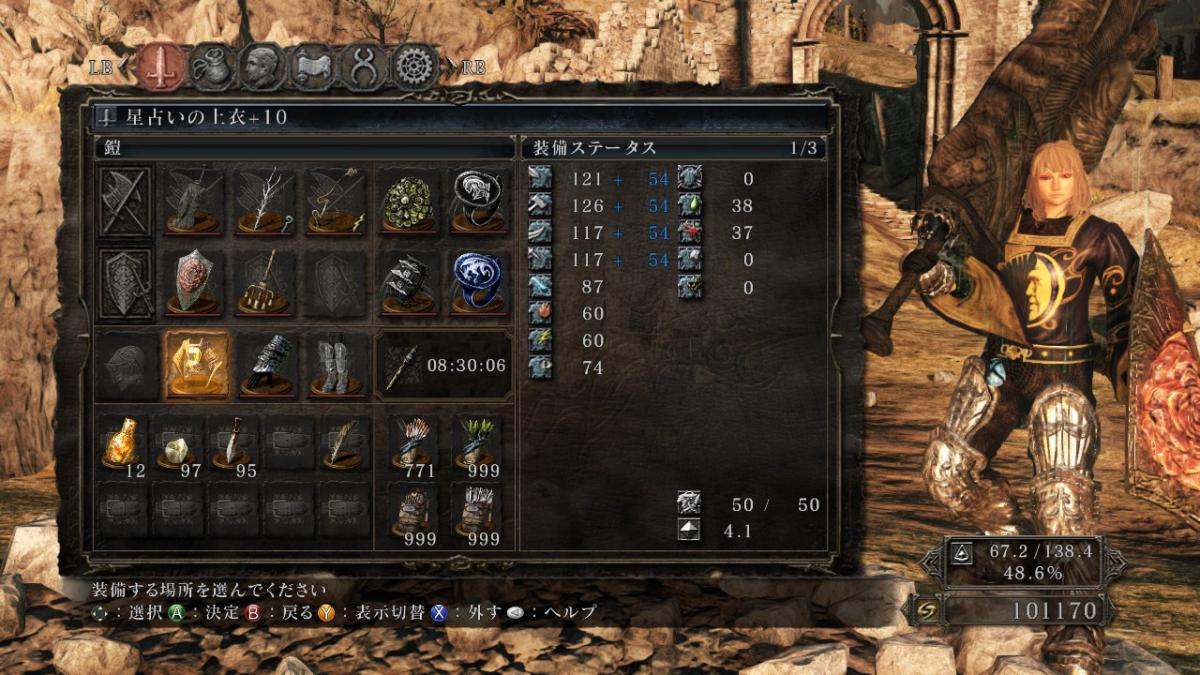Open the item pouch inventory tab
The height and width of the screenshot is (675, 1200).
click(212, 66)
